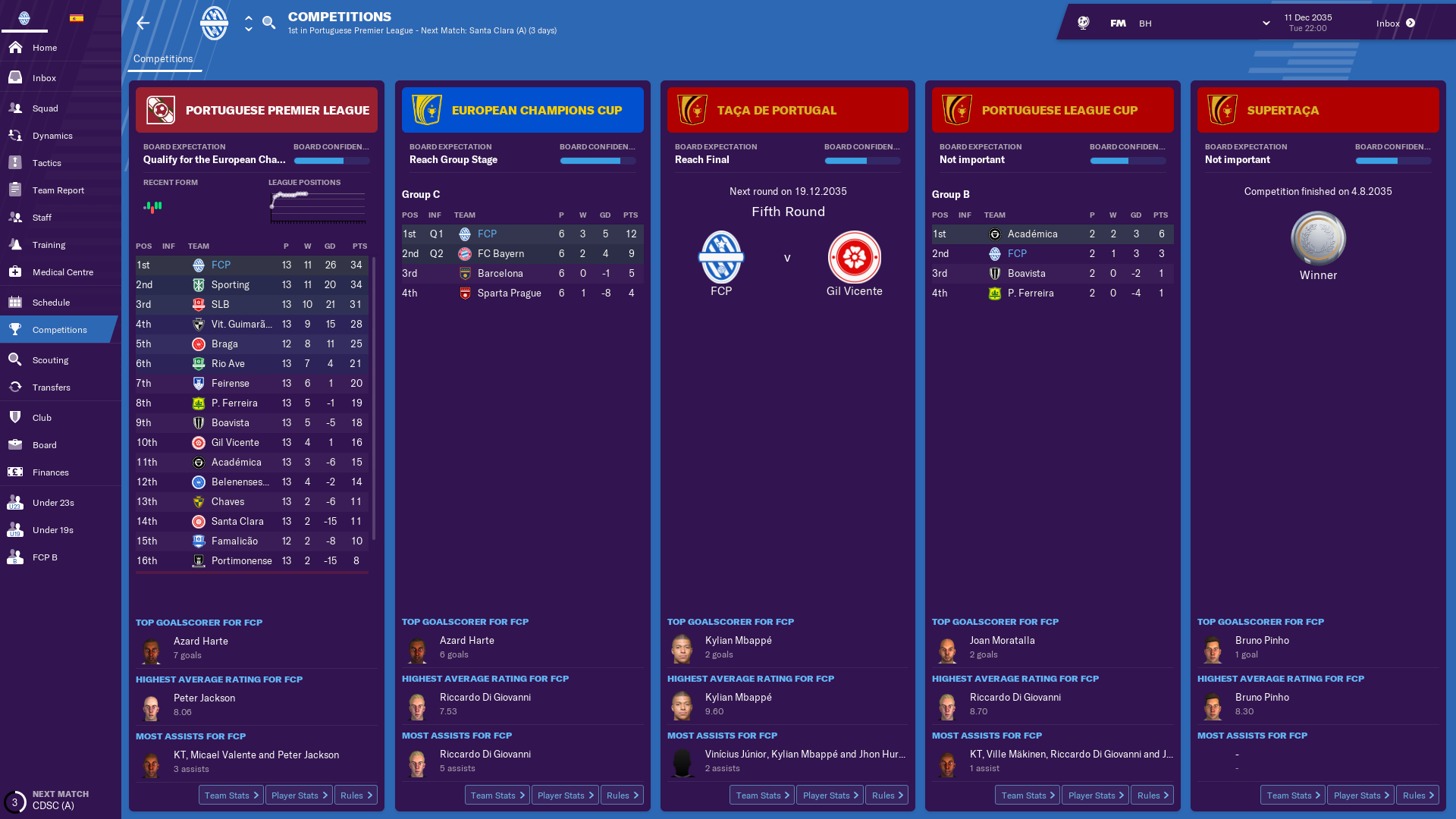
Task: Open the search magnifier icon
Action: (x=268, y=23)
